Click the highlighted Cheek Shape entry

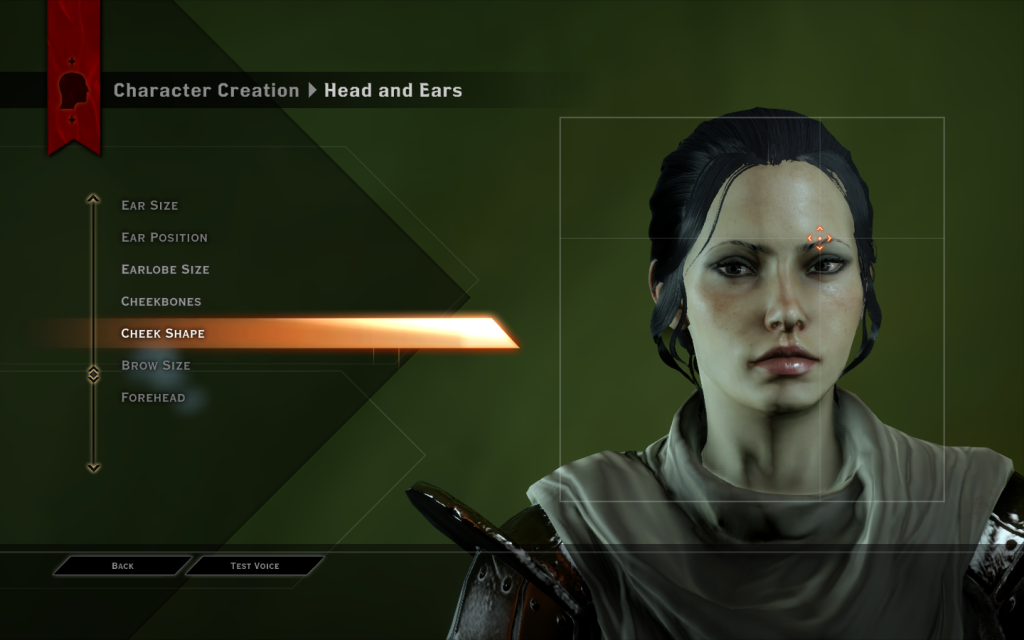(x=163, y=333)
